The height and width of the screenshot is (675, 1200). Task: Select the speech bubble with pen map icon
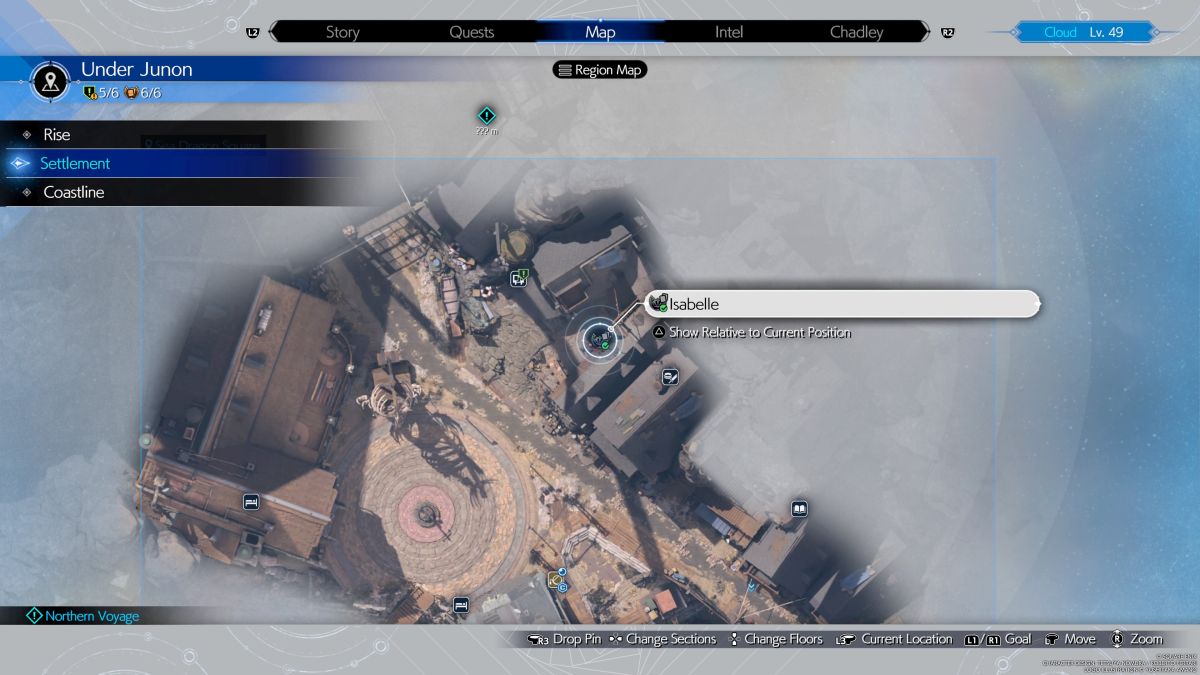tap(670, 377)
